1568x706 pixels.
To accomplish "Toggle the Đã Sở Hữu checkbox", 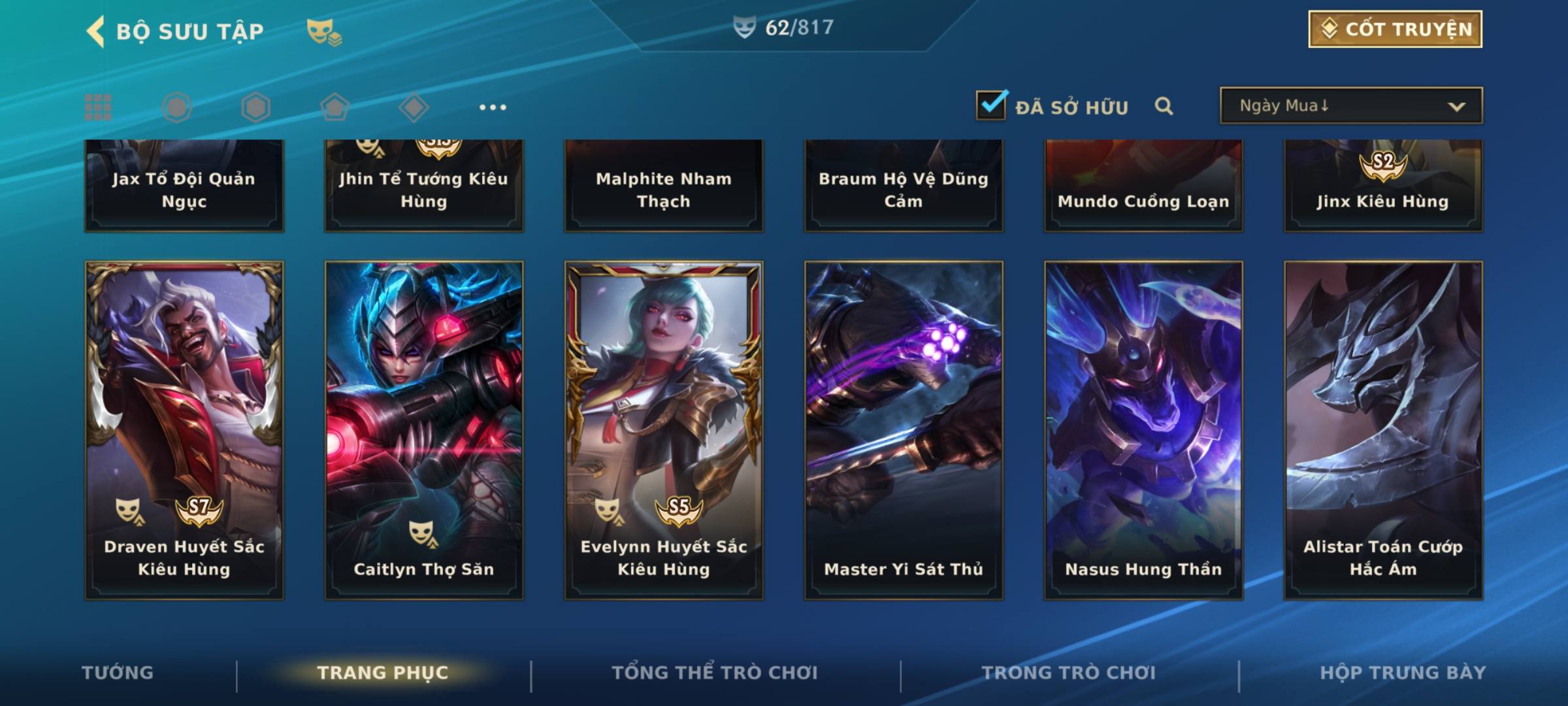I will 991,105.
